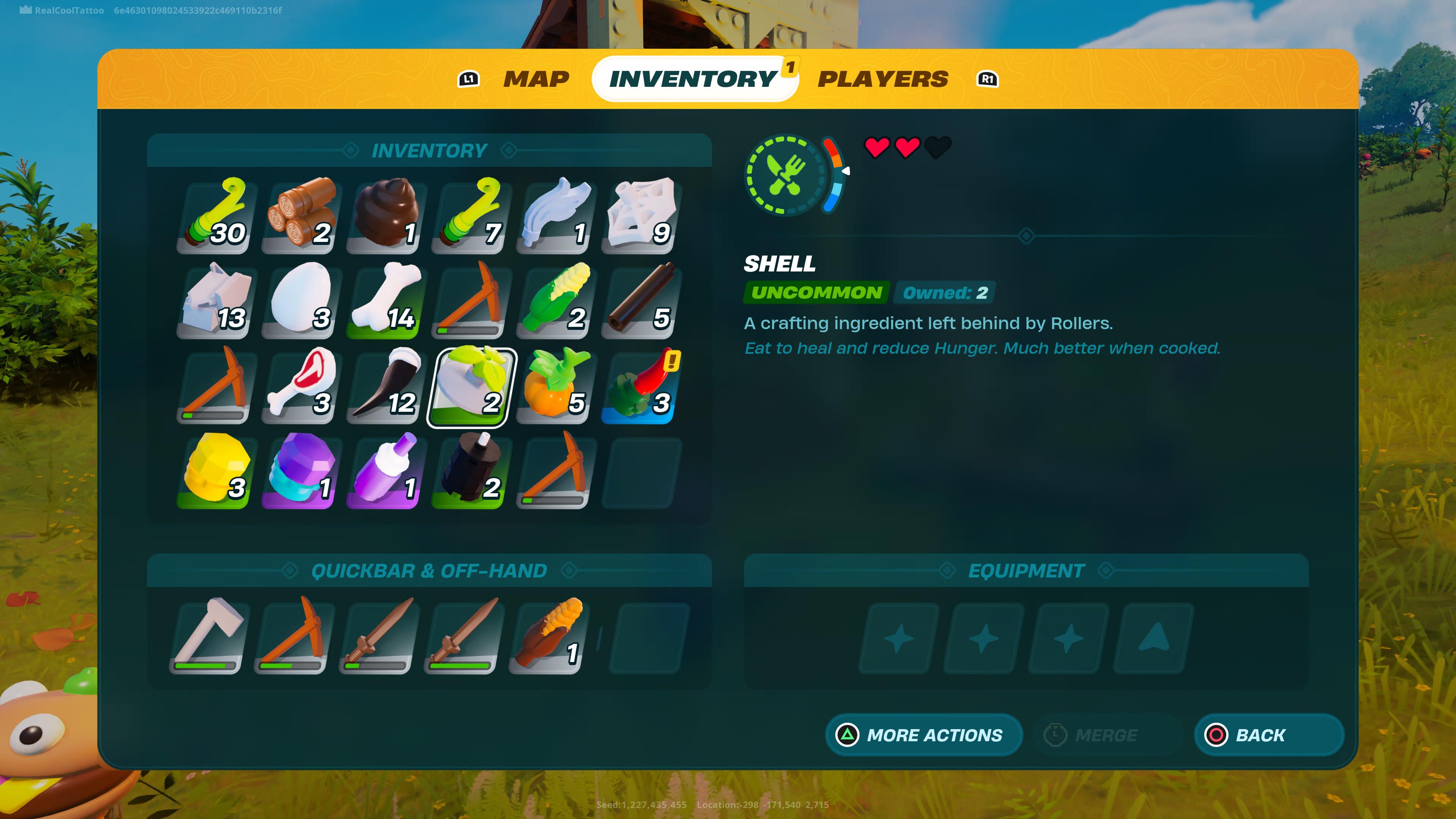Select the corn stack in inventory

click(555, 300)
